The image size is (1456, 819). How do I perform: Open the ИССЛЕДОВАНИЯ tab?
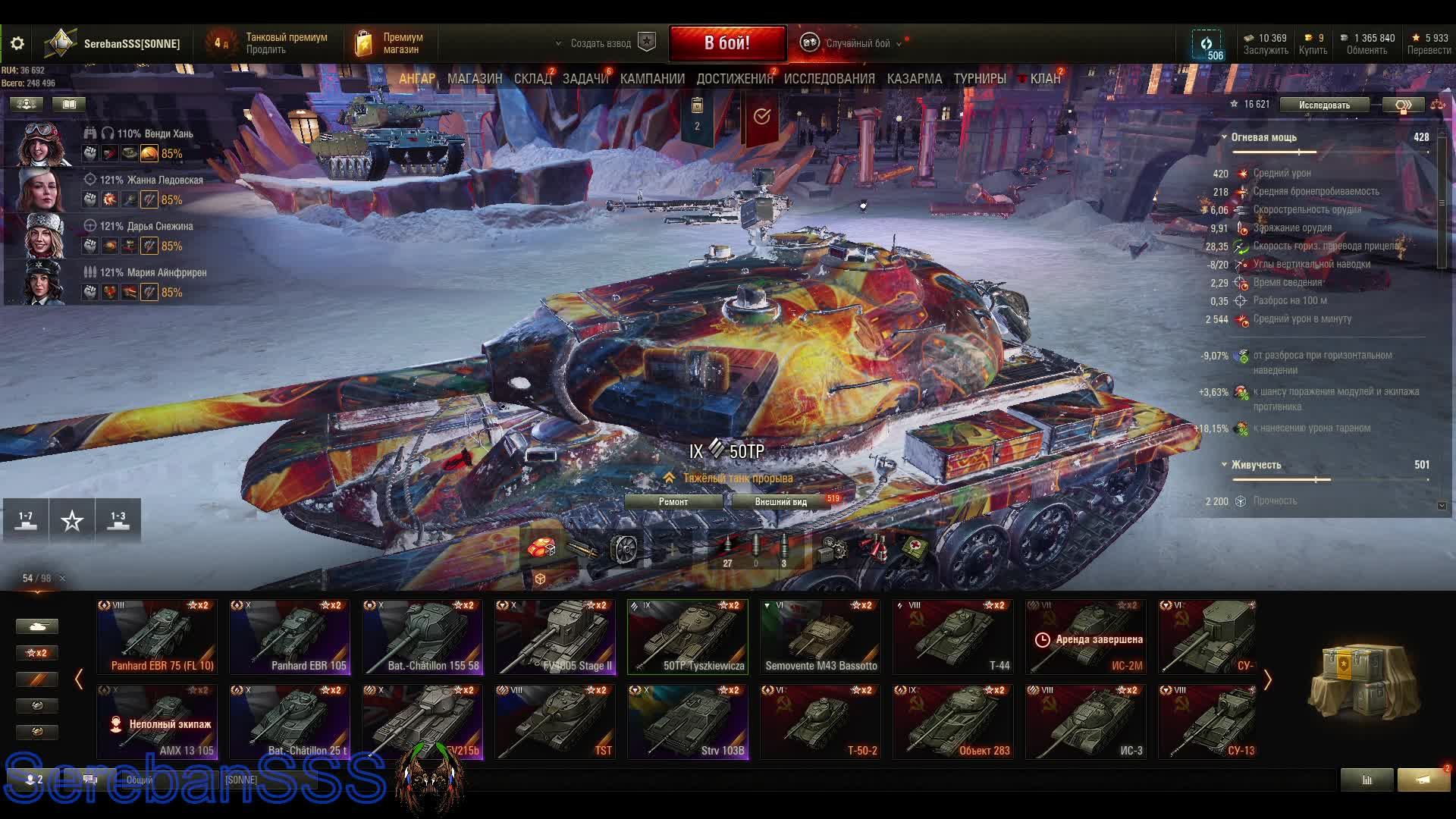click(829, 79)
